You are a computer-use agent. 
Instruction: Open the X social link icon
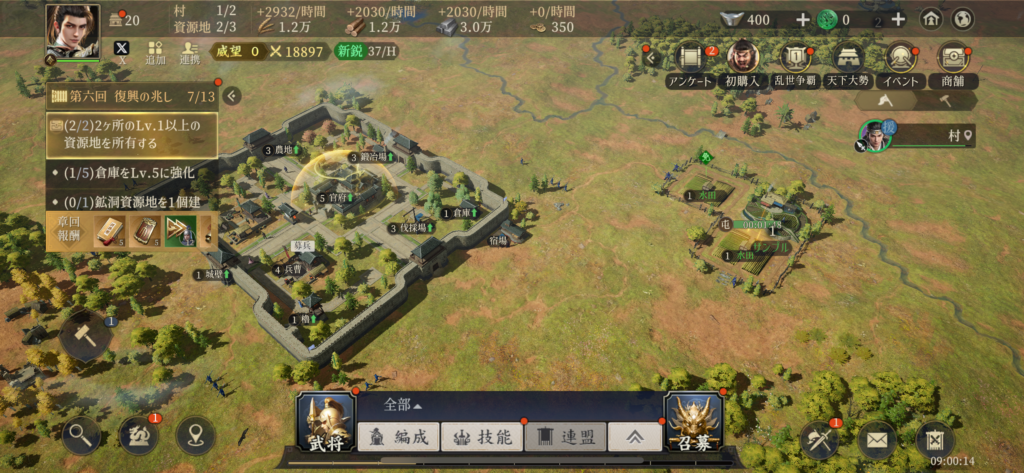pos(122,50)
